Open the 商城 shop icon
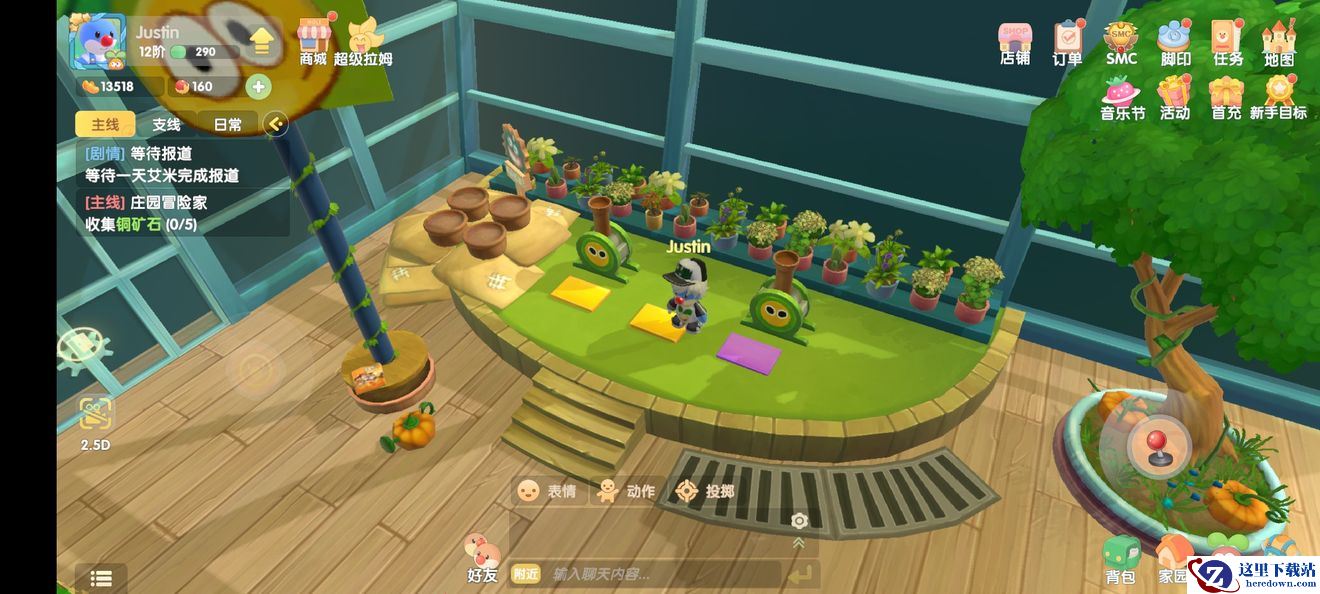1320x594 pixels. pyautogui.click(x=313, y=40)
